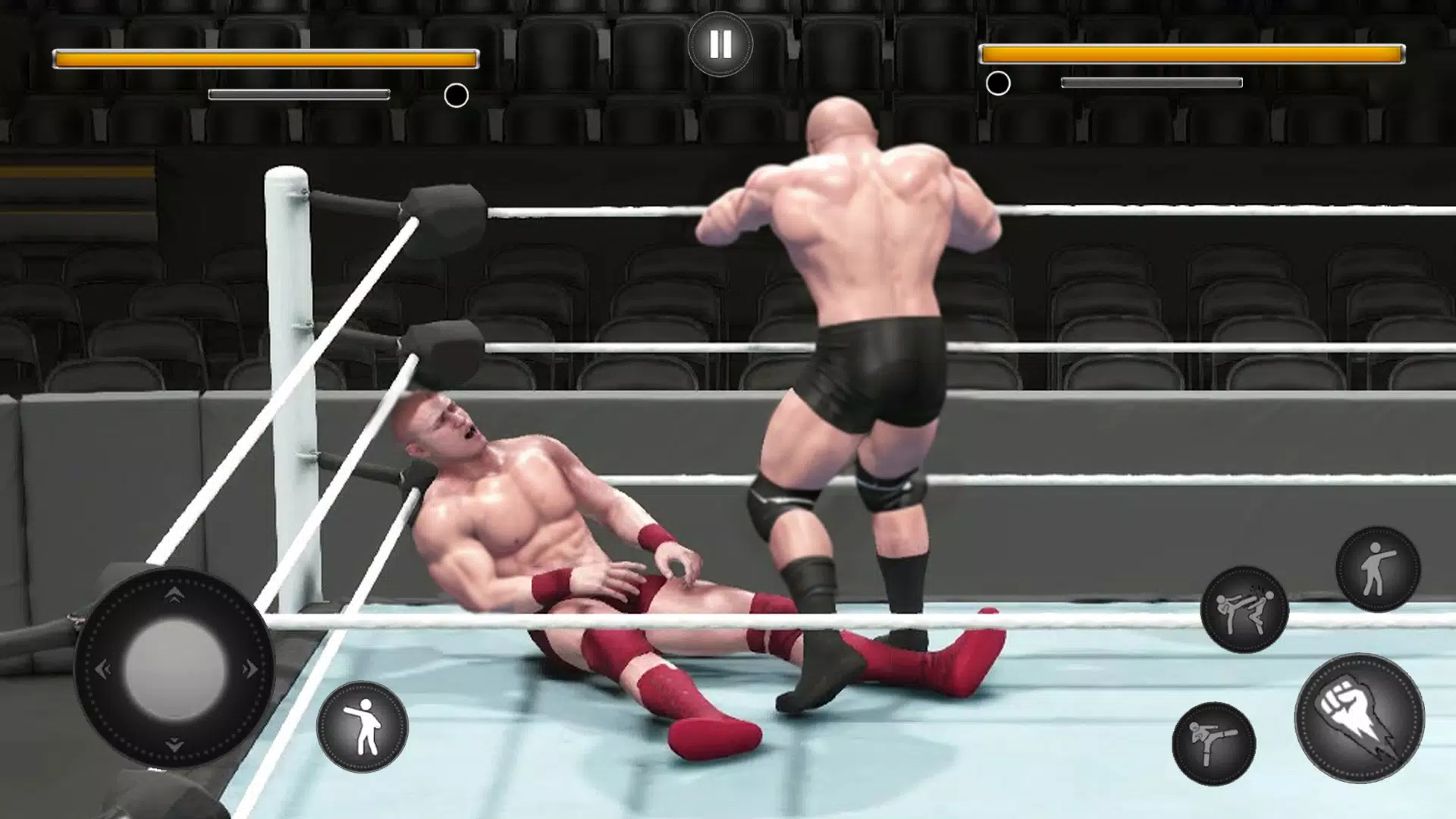This screenshot has height=819, width=1456.
Task: Tap the up arrow on the movement joystick
Action: pos(174,595)
